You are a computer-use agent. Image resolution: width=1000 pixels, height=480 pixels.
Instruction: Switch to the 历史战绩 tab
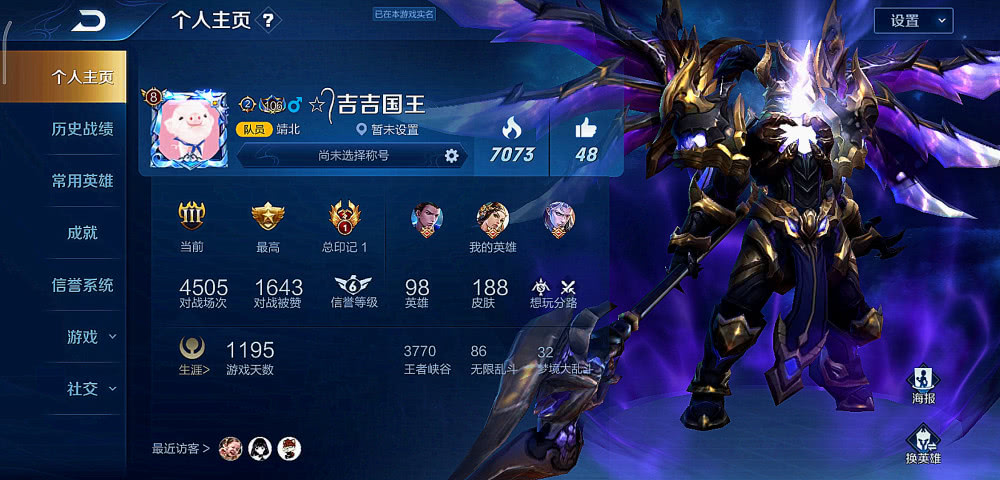(82, 128)
